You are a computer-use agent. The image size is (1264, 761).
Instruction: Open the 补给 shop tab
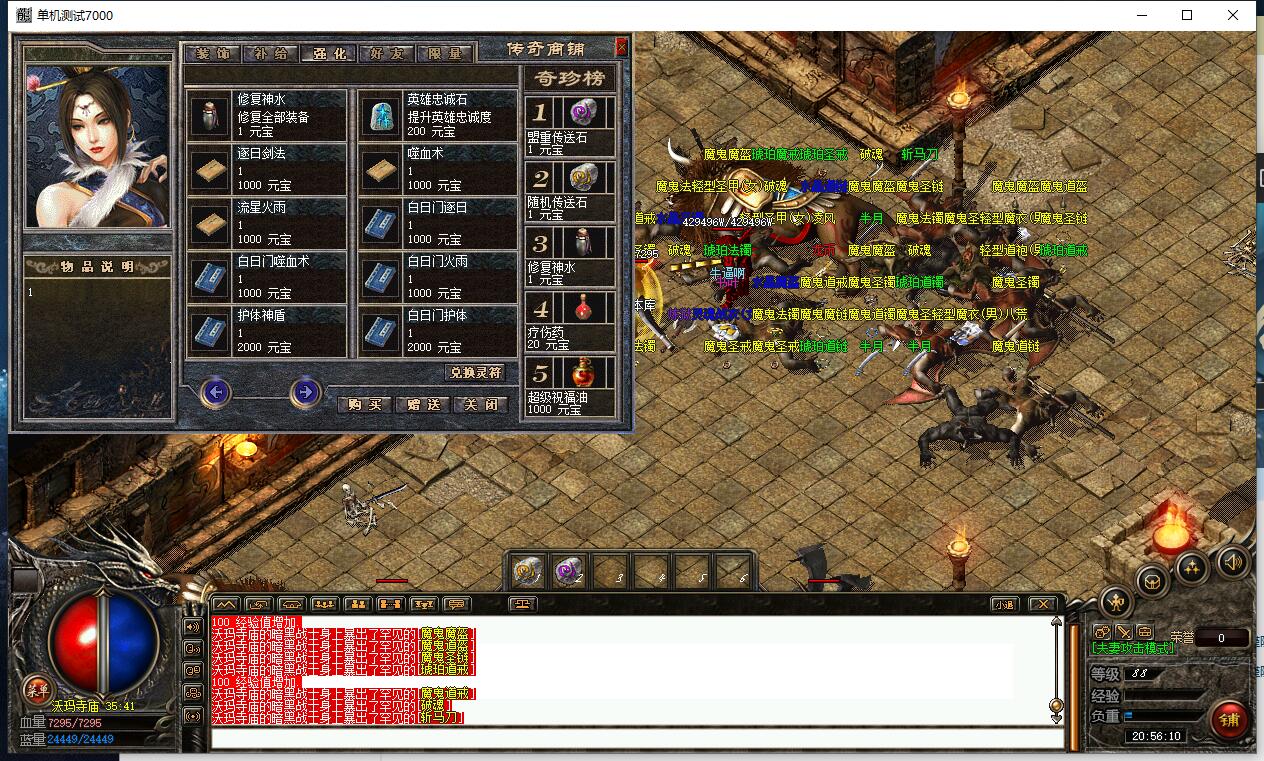tap(270, 54)
